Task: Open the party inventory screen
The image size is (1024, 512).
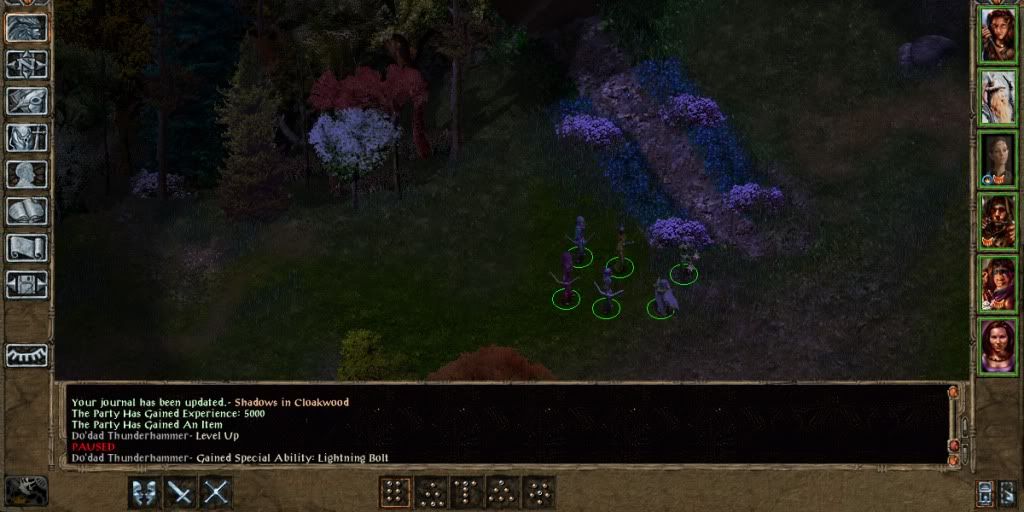Action: pyautogui.click(x=27, y=138)
